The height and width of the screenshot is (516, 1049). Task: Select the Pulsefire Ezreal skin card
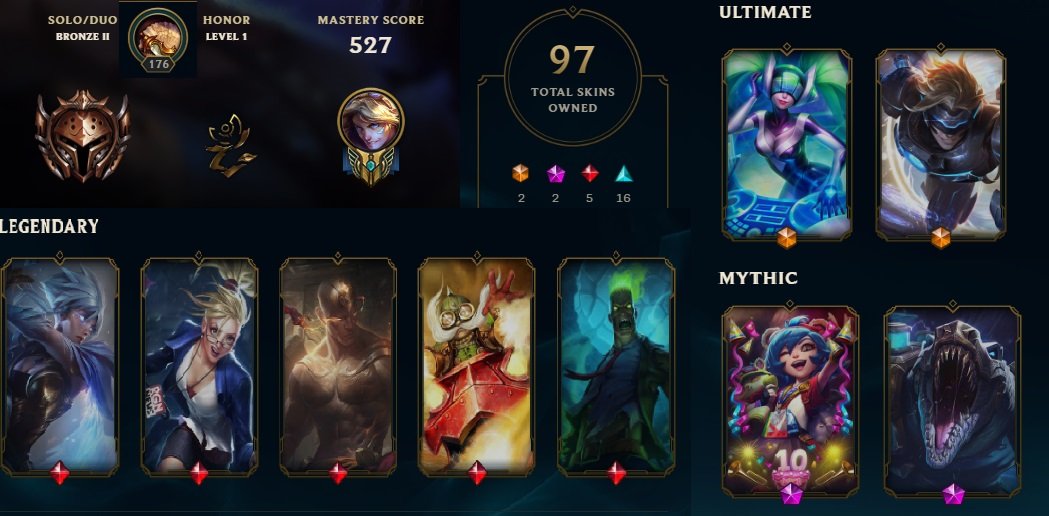(x=940, y=145)
